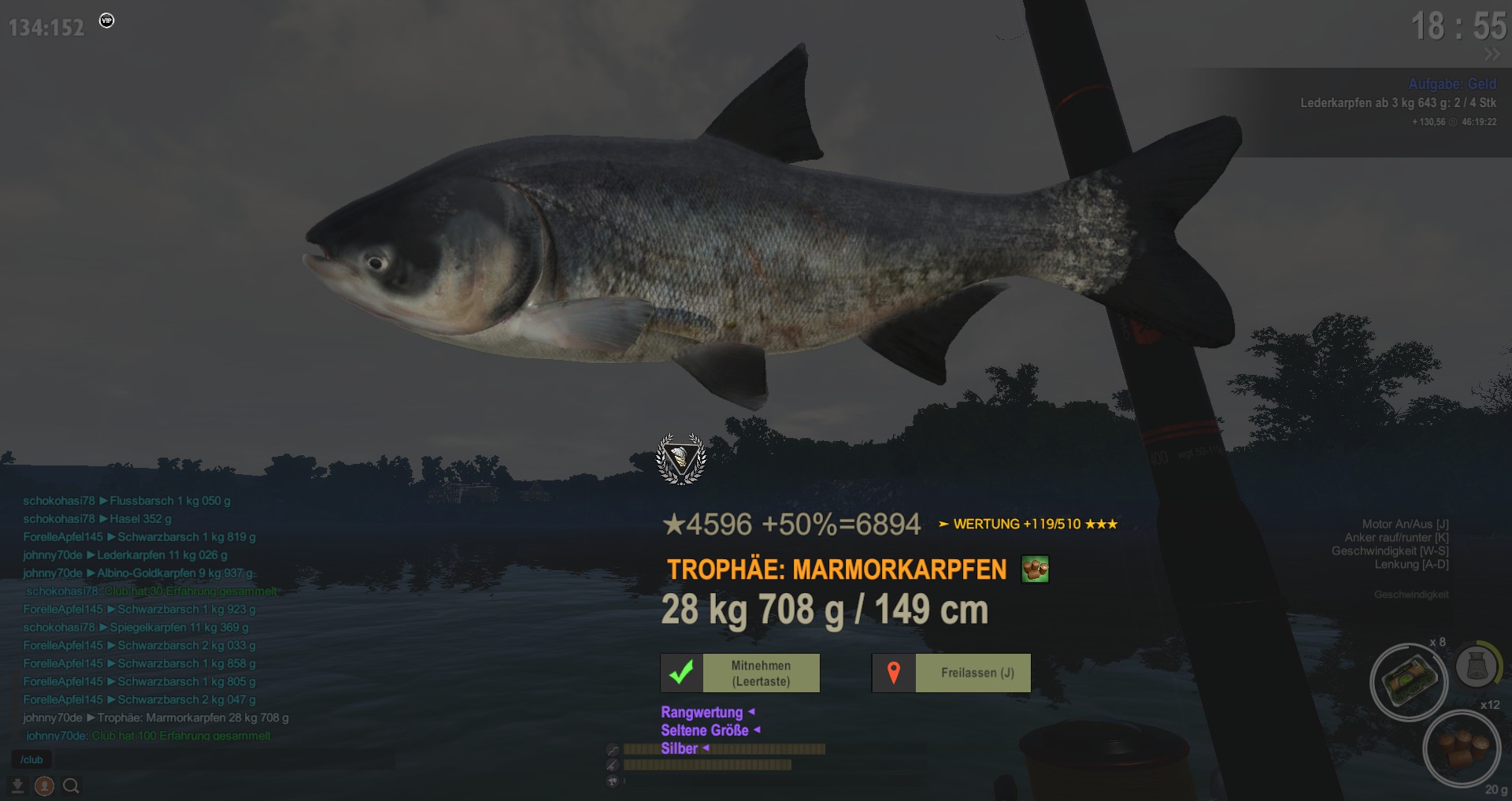This screenshot has width=1512, height=801.
Task: Expand the task tracker double-arrow icon
Action: tap(1492, 54)
